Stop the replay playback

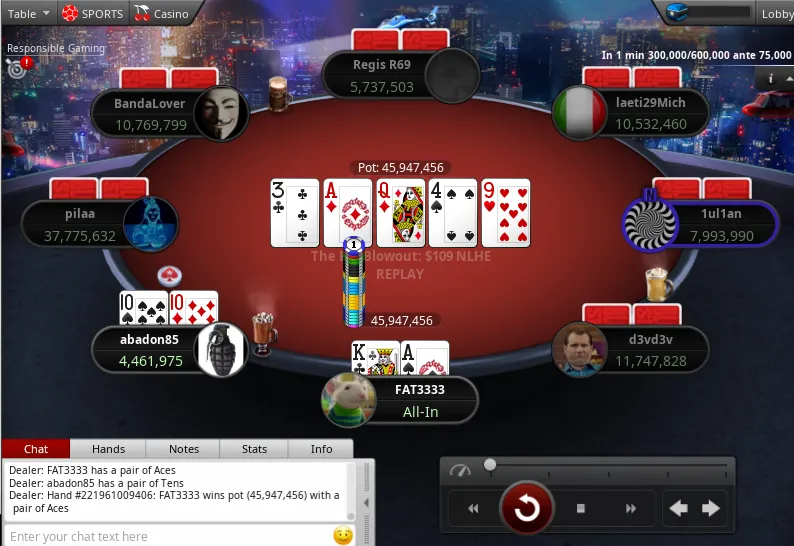click(581, 509)
